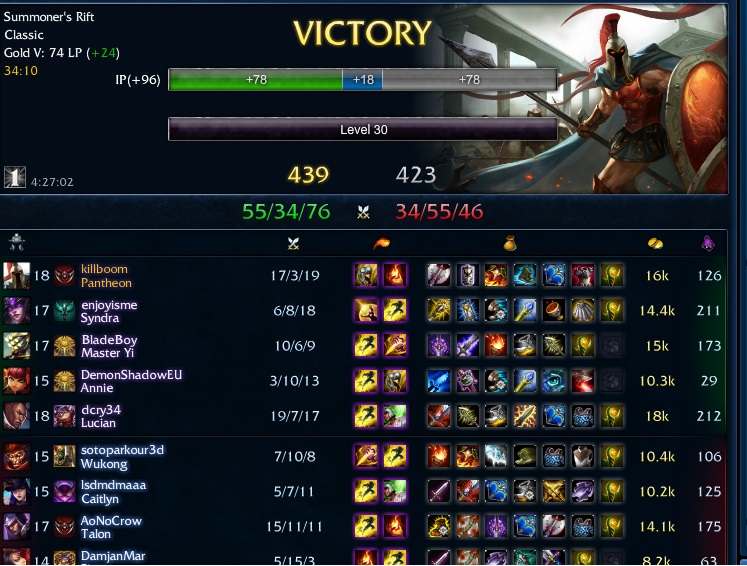Choose the Annie champion portrait
The height and width of the screenshot is (566, 747).
coord(16,381)
